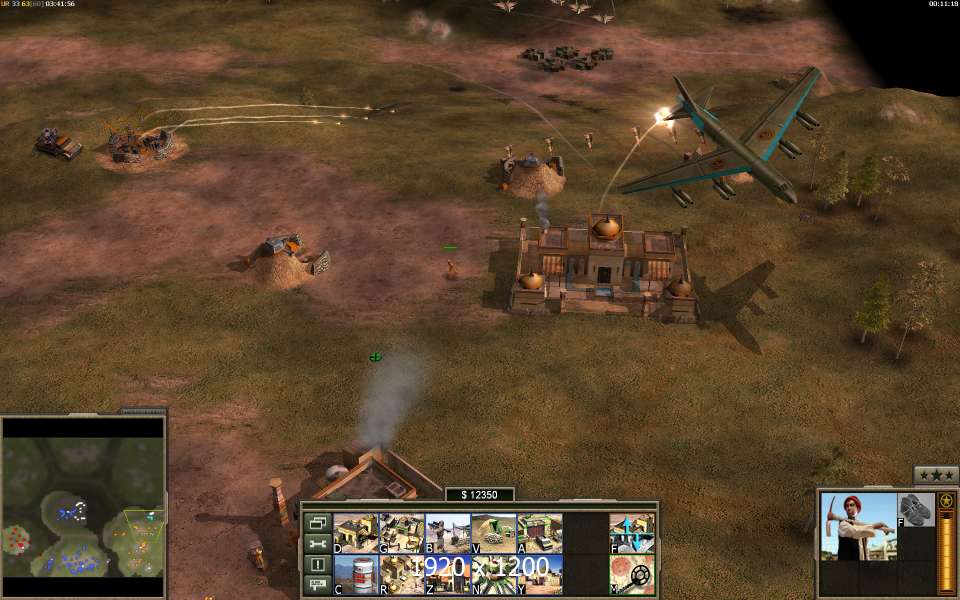
Task: Choose the build icon marked Y
Action: [x=539, y=575]
